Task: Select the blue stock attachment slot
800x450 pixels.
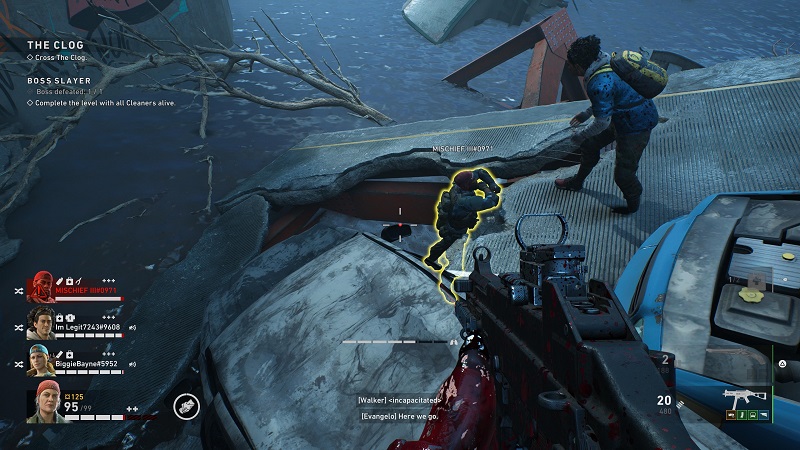Action: [763, 417]
